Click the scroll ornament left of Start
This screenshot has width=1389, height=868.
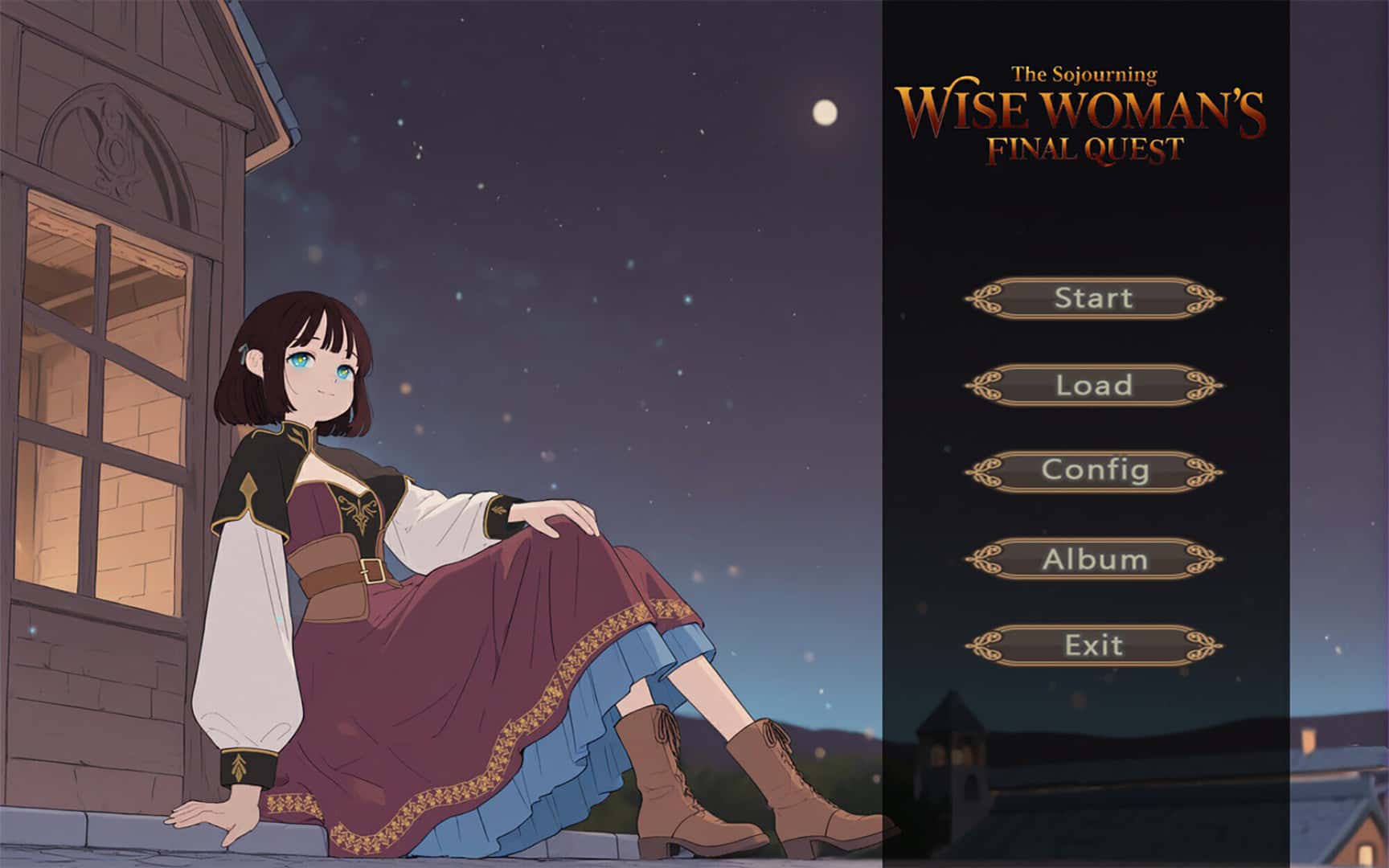[x=985, y=297]
